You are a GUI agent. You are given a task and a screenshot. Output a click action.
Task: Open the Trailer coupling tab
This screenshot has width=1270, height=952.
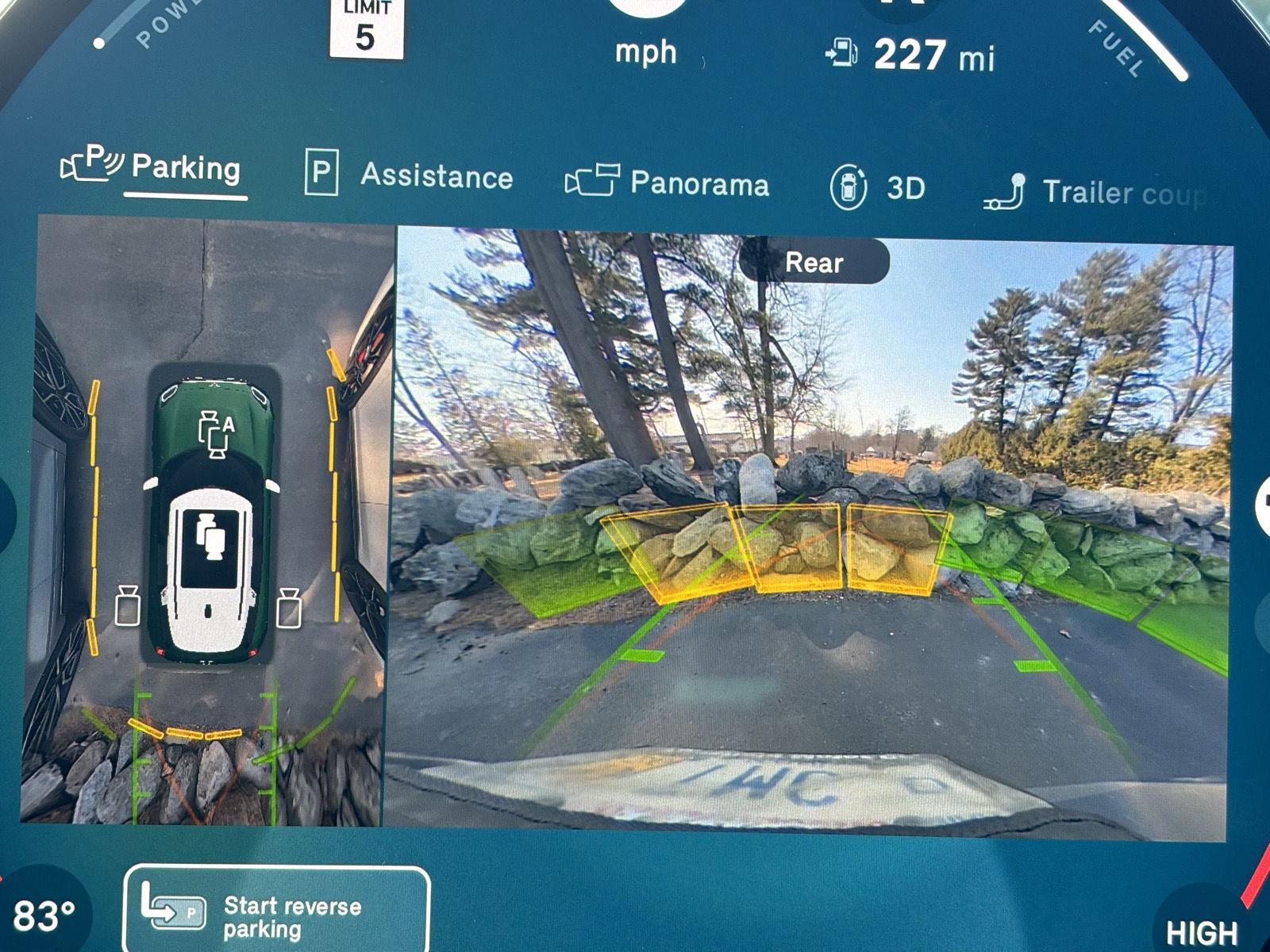[1095, 193]
